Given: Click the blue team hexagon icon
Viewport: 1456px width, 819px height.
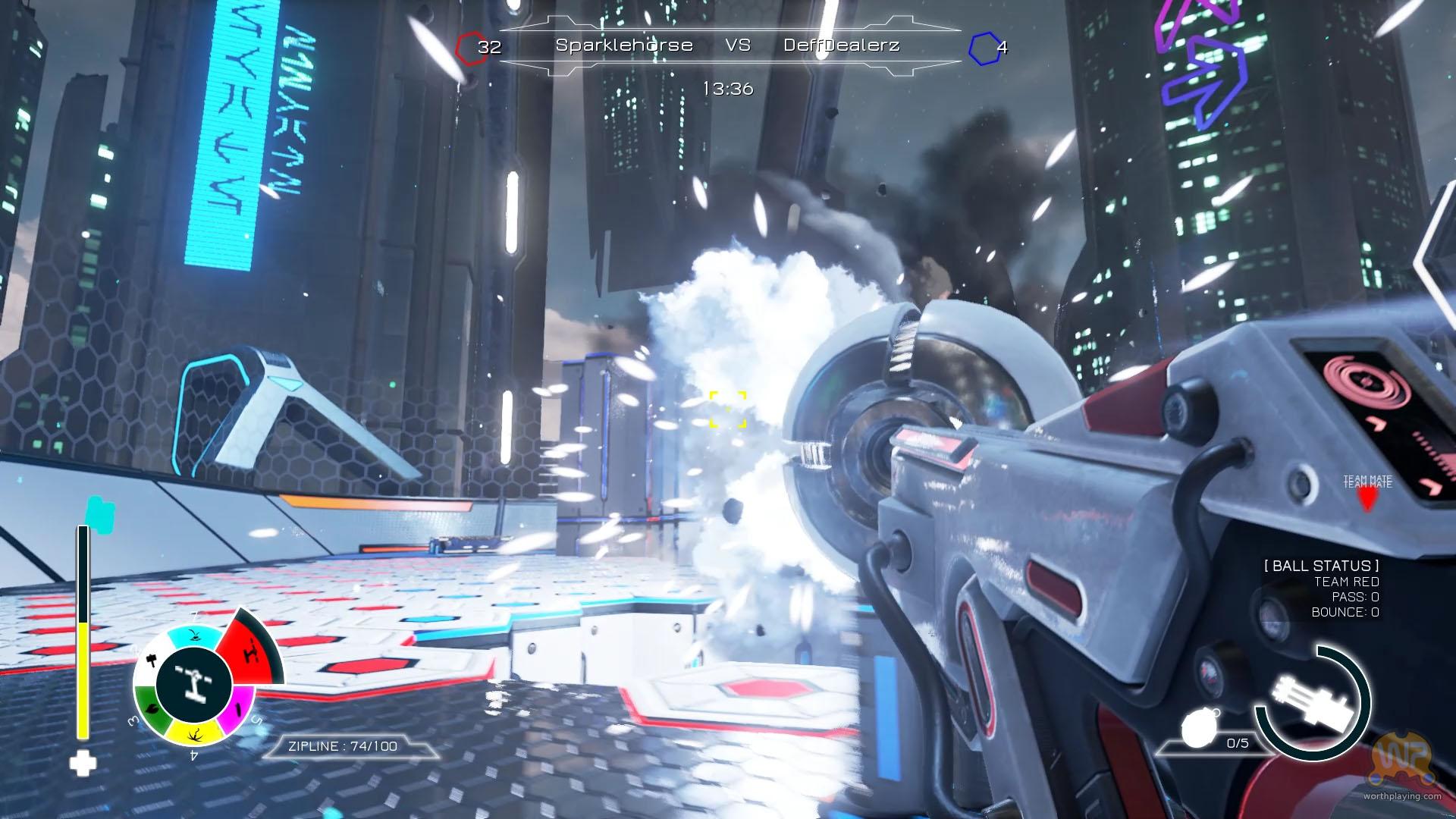Looking at the screenshot, I should pos(984,49).
